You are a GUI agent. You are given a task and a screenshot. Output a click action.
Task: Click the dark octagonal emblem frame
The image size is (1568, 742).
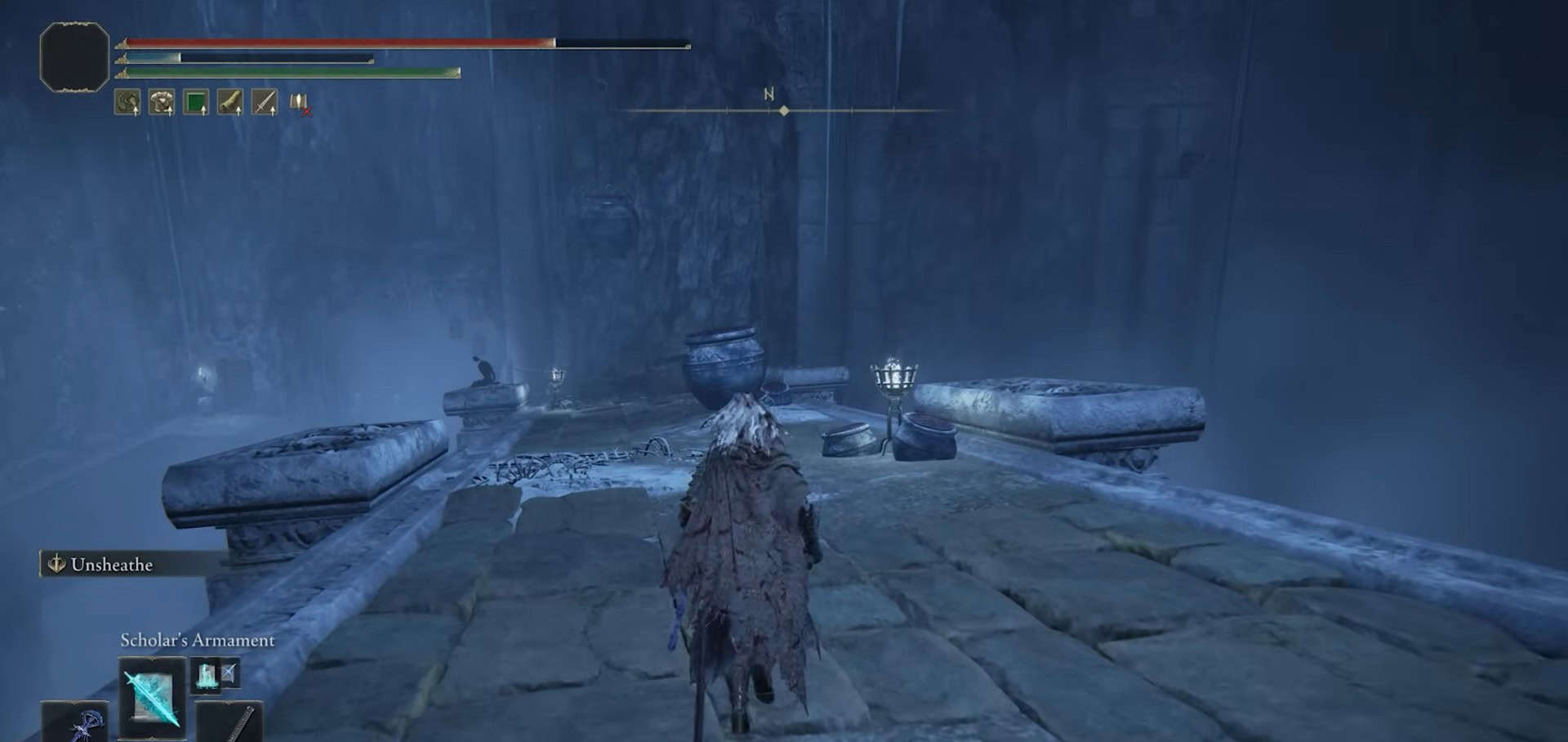(x=74, y=56)
